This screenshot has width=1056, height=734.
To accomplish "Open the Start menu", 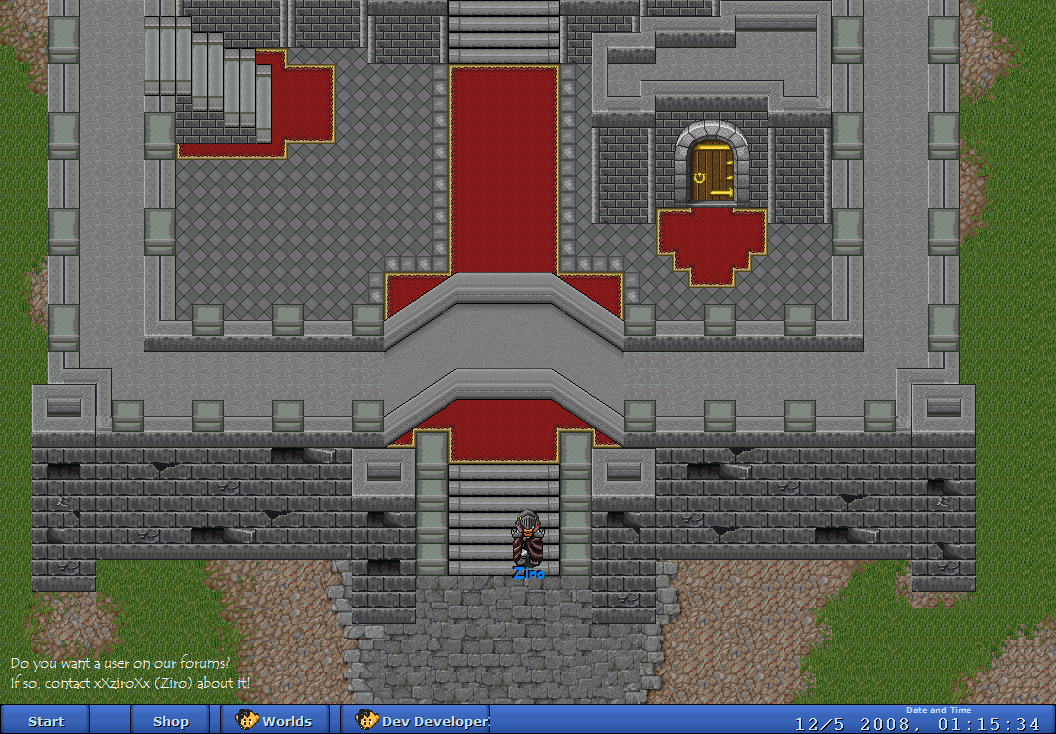I will [45, 721].
